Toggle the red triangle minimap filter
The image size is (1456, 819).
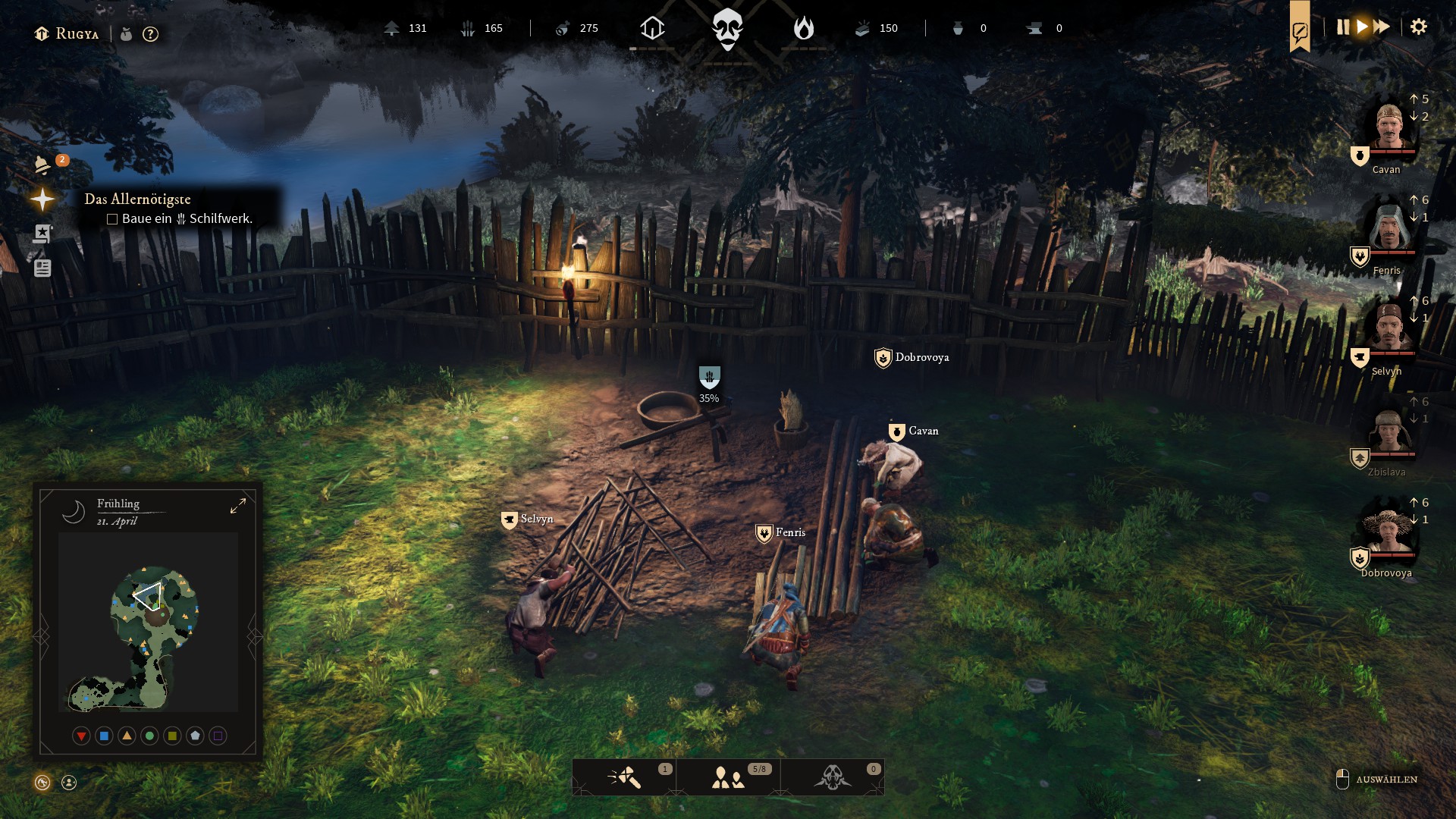point(81,736)
